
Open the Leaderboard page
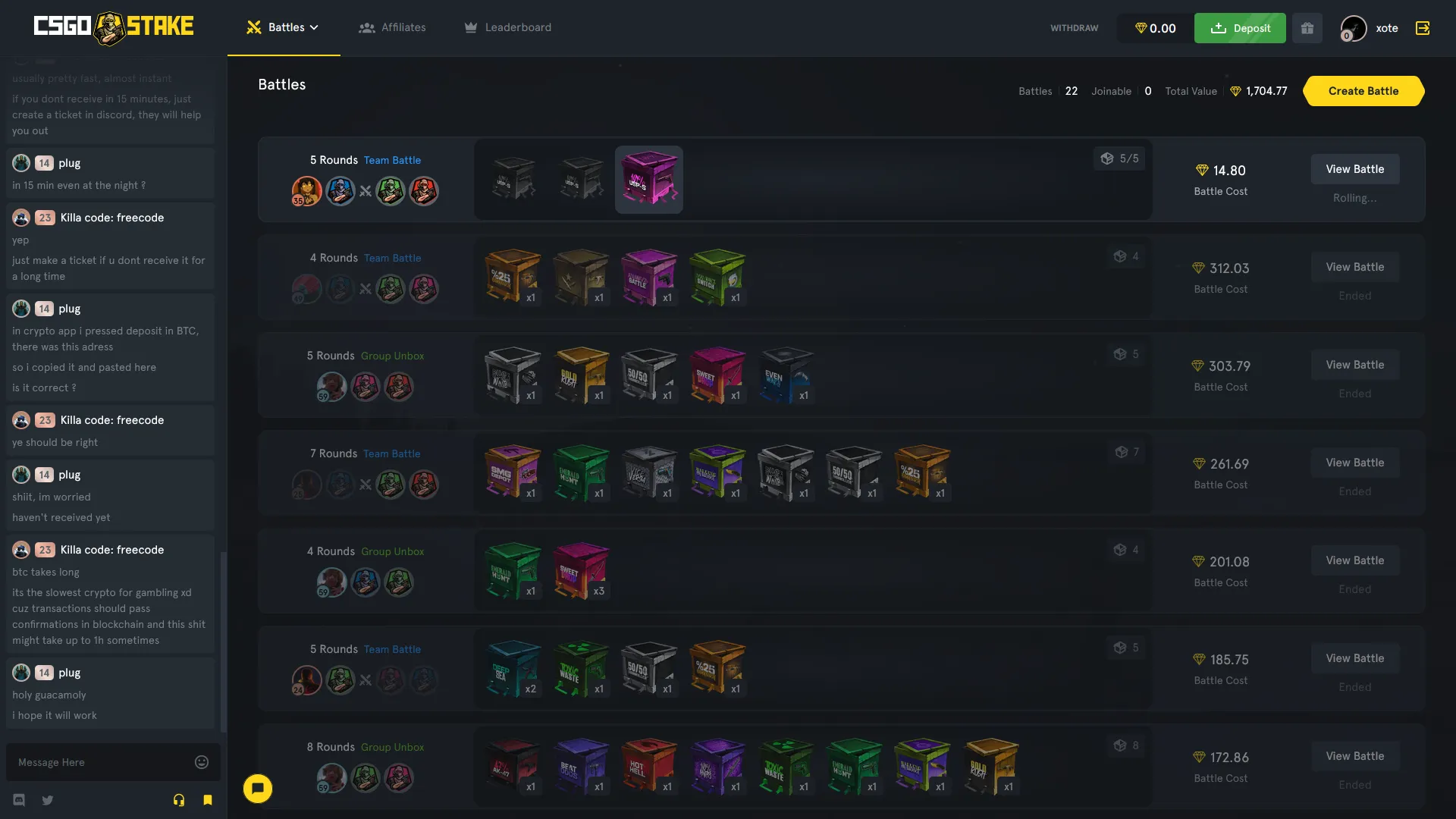coord(507,27)
